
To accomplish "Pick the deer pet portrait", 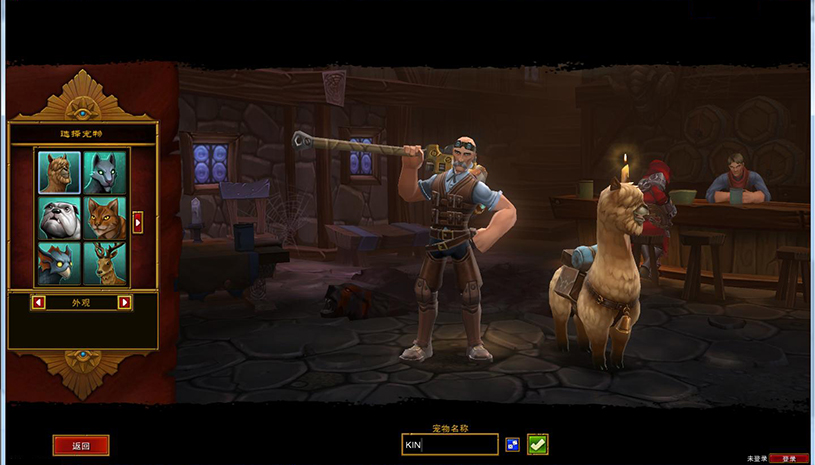I will coord(105,264).
